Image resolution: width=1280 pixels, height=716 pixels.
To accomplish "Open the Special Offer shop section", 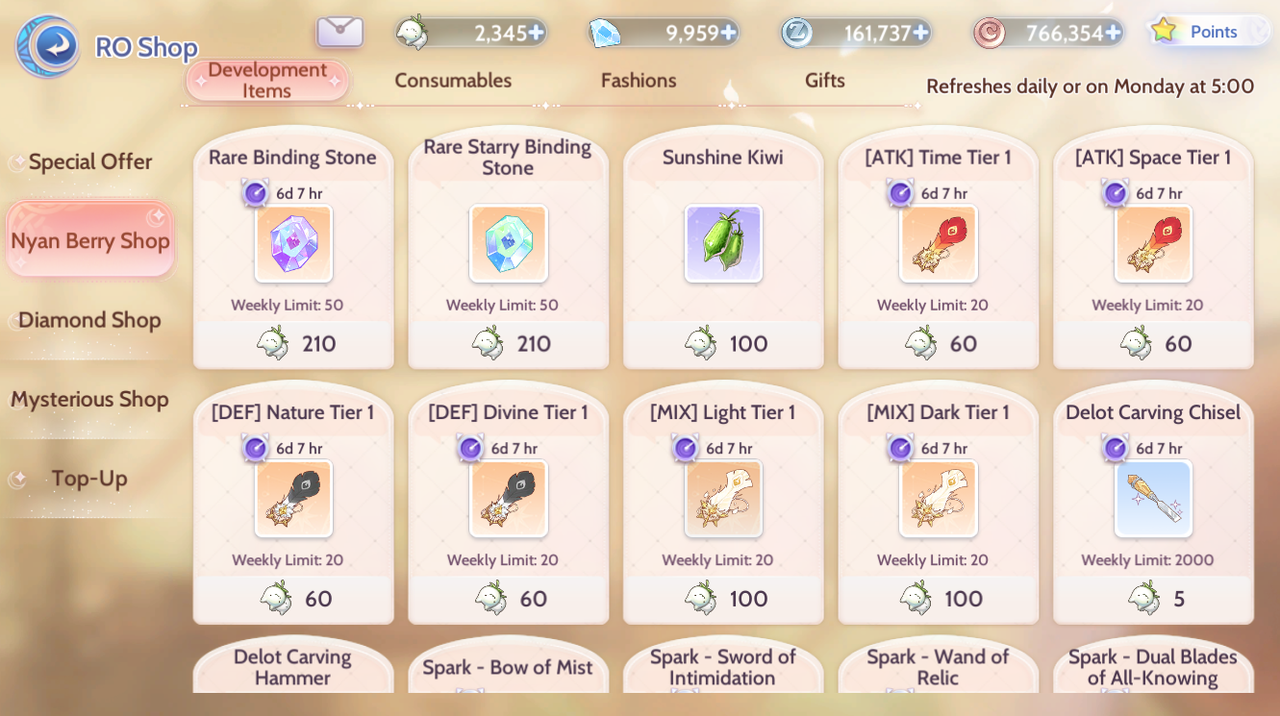I will point(90,162).
